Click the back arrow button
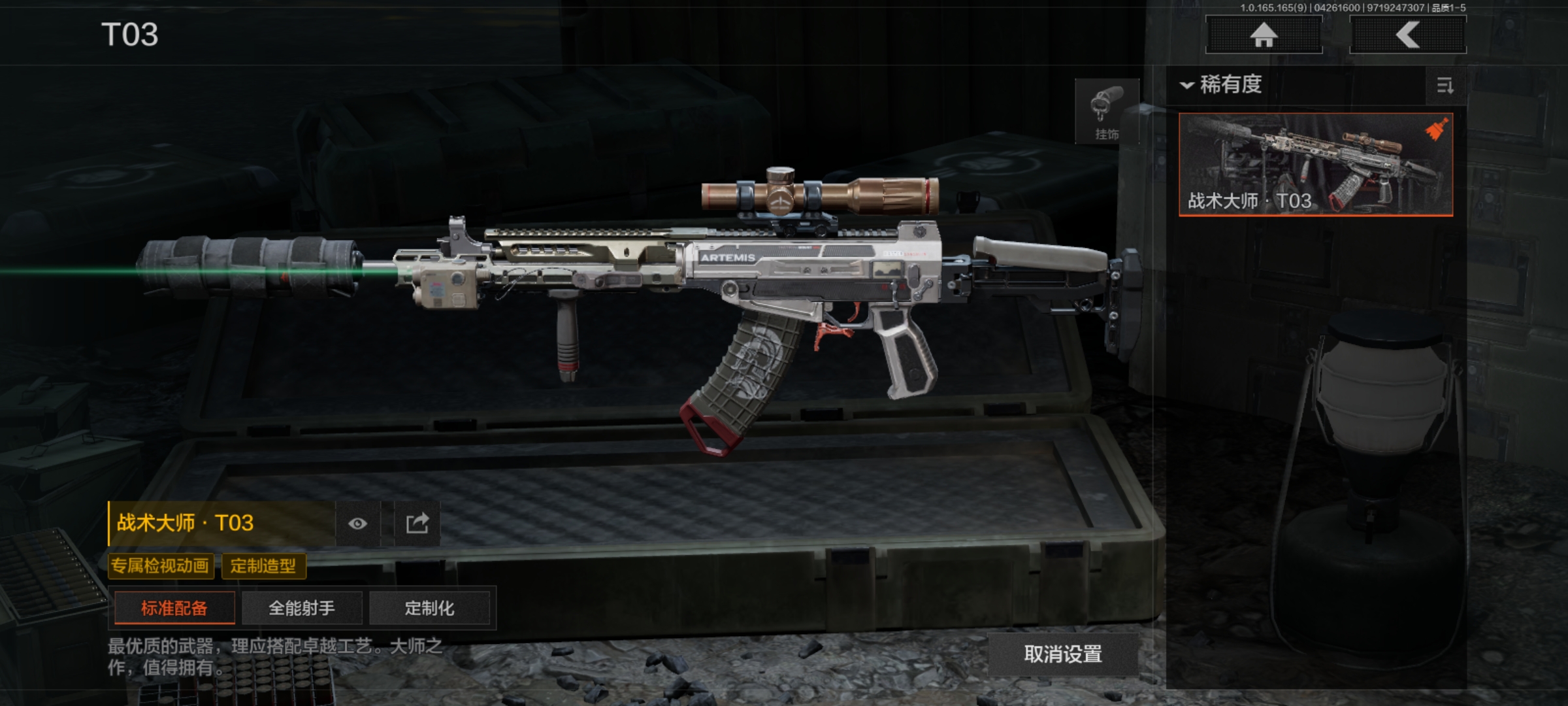 1408,35
